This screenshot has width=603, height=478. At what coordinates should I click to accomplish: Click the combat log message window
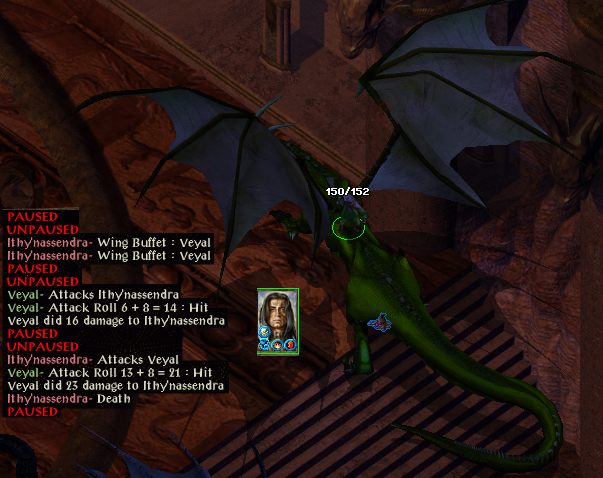(x=110, y=313)
